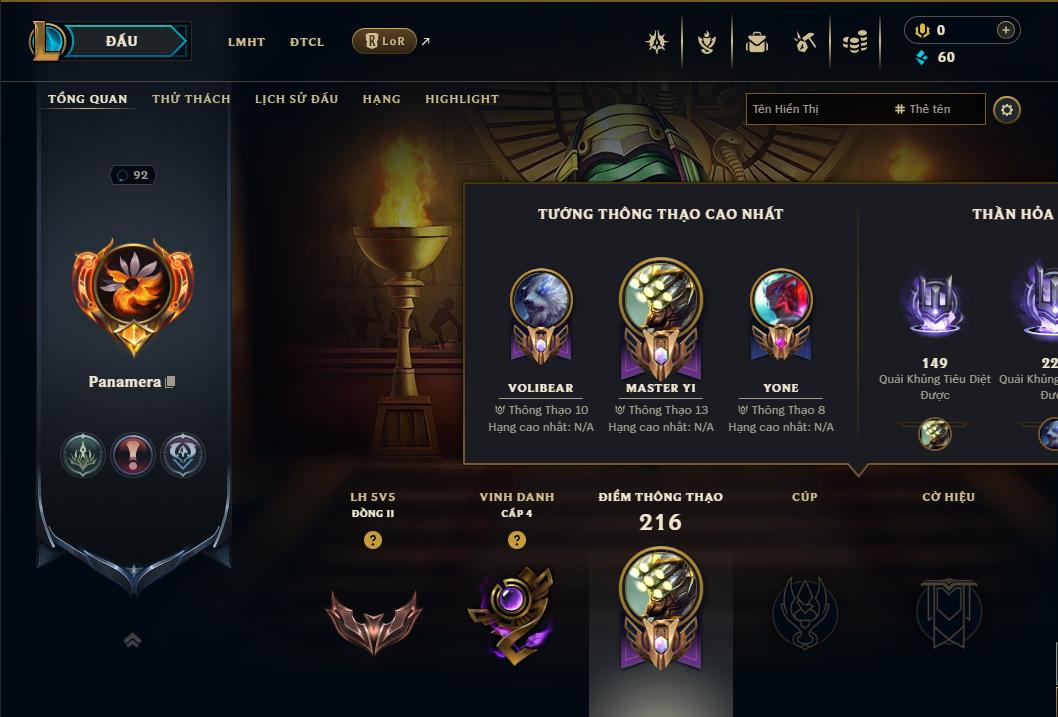1058x717 pixels.
Task: Show the HIGHLIGHT tab
Action: [462, 99]
